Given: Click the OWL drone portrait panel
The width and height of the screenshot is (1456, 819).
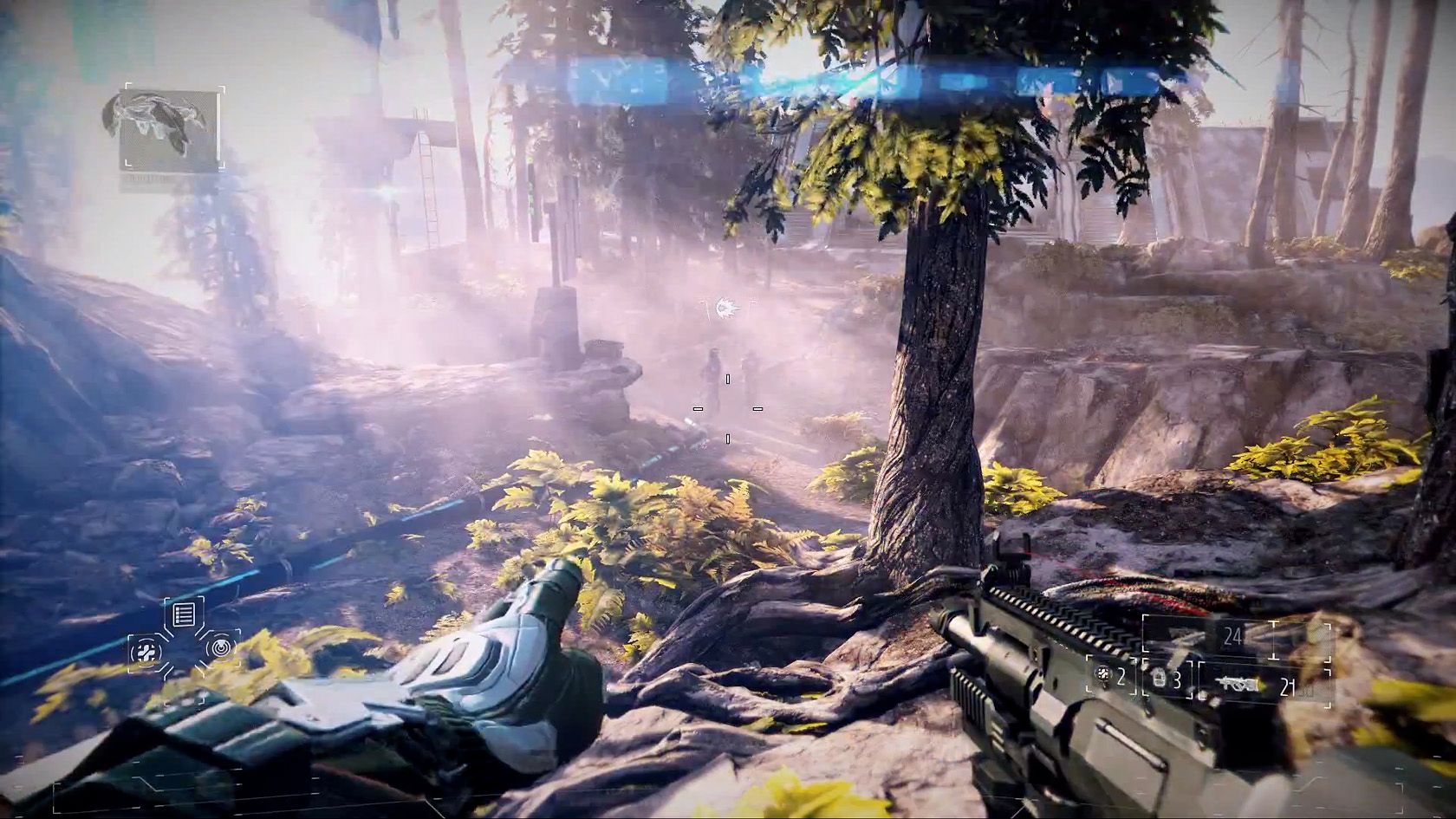Looking at the screenshot, I should [x=170, y=130].
